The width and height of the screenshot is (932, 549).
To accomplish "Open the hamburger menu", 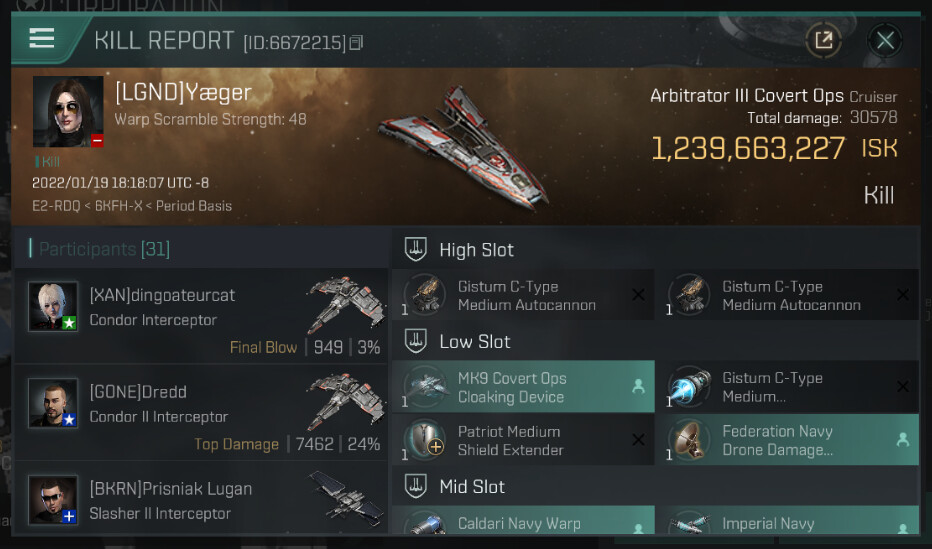I will click(x=42, y=39).
